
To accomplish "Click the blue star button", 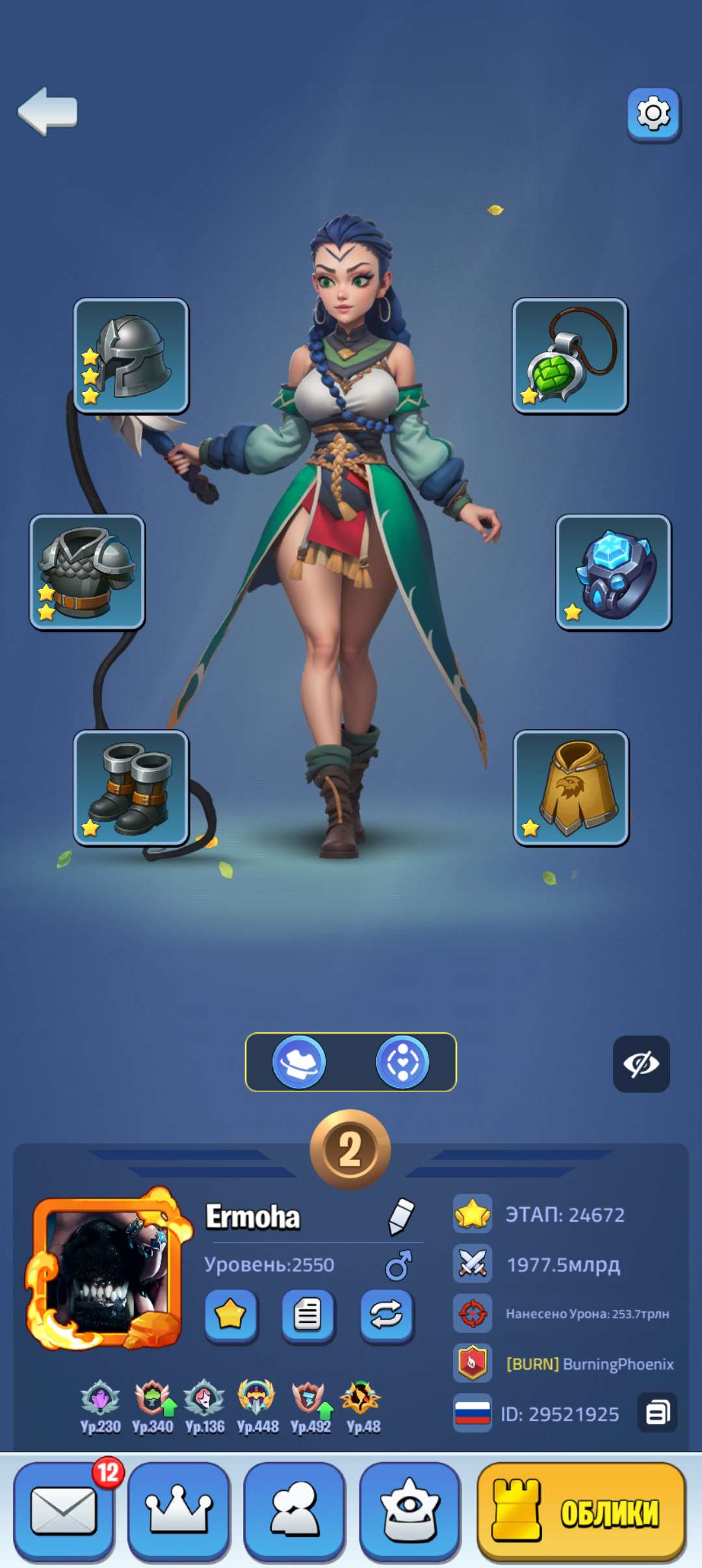I will [231, 1315].
